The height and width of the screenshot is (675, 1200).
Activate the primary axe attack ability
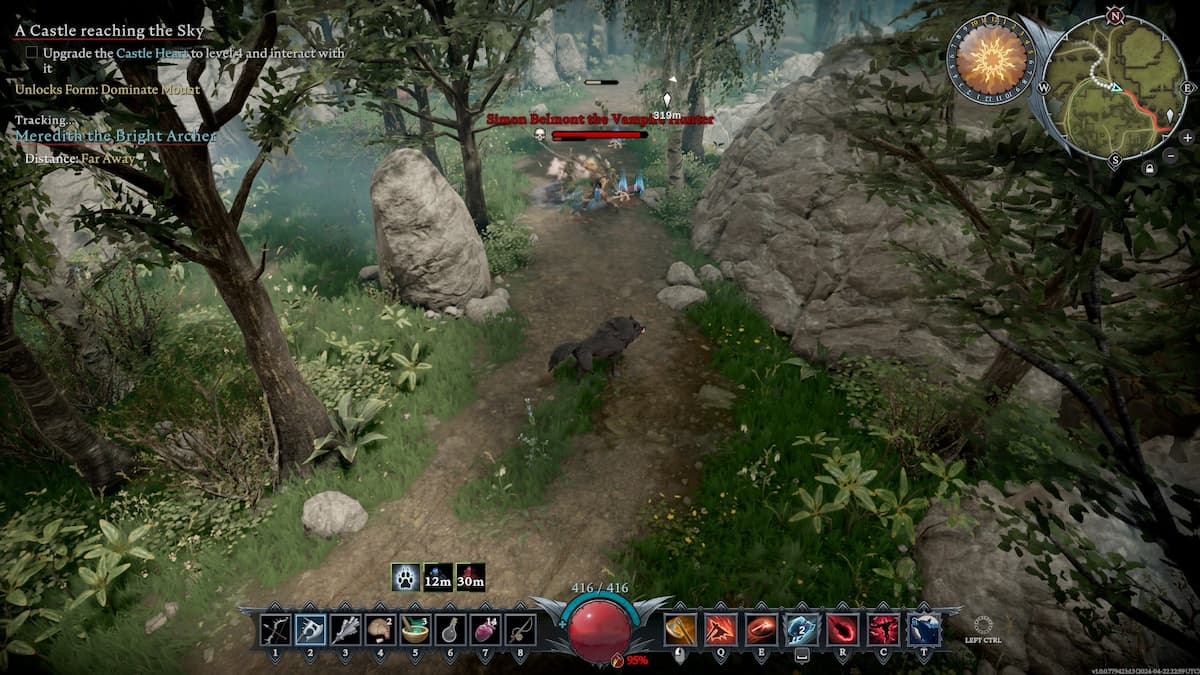[680, 629]
